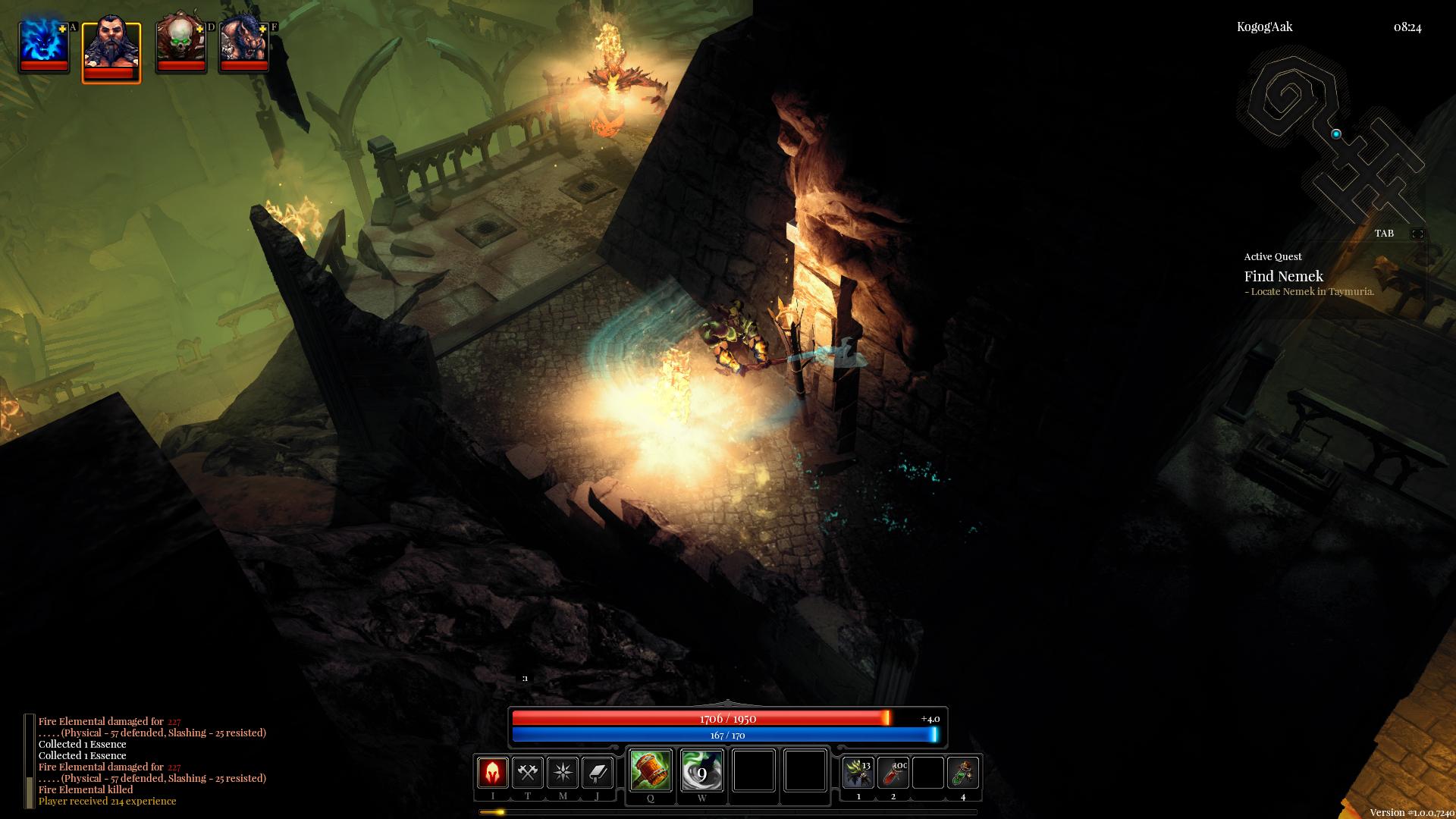This screenshot has height=819, width=1456.
Task: Expand the minimap to fullscreen
Action: click(x=1417, y=234)
